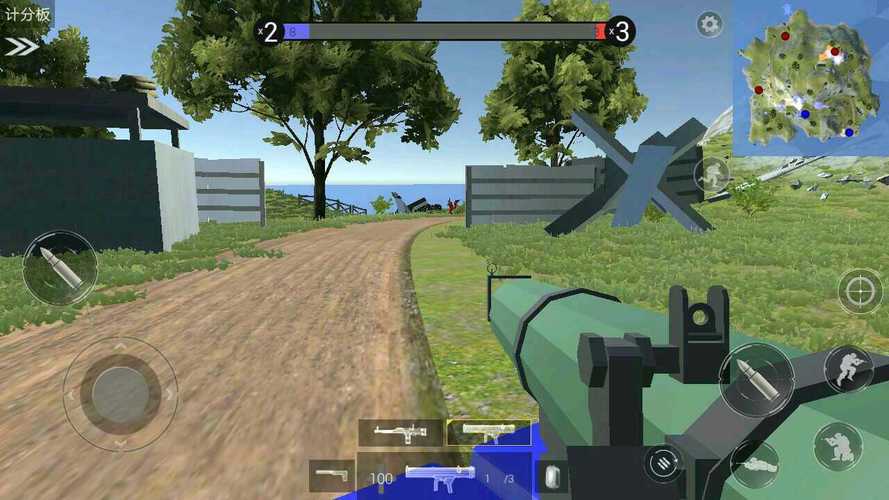The image size is (889, 500).
Task: Activate the running soldier sprint icon
Action: coord(712,174)
